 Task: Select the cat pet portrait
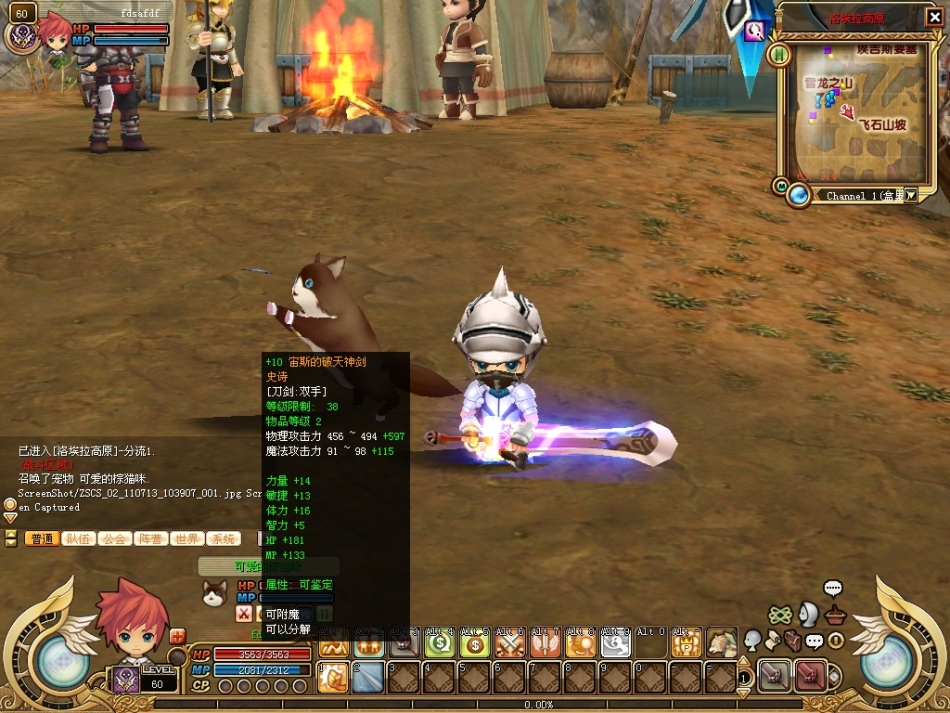[214, 594]
